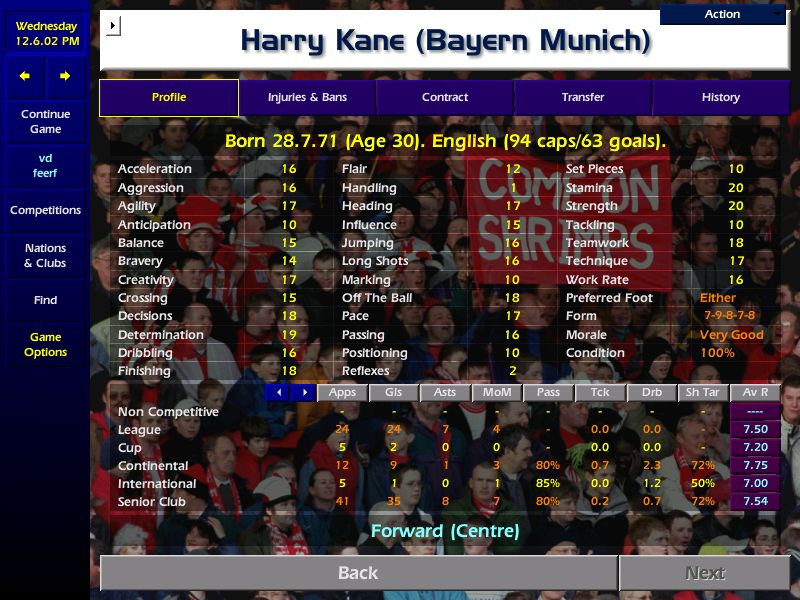Open the Competitions screen
This screenshot has height=600, width=800.
pos(45,210)
